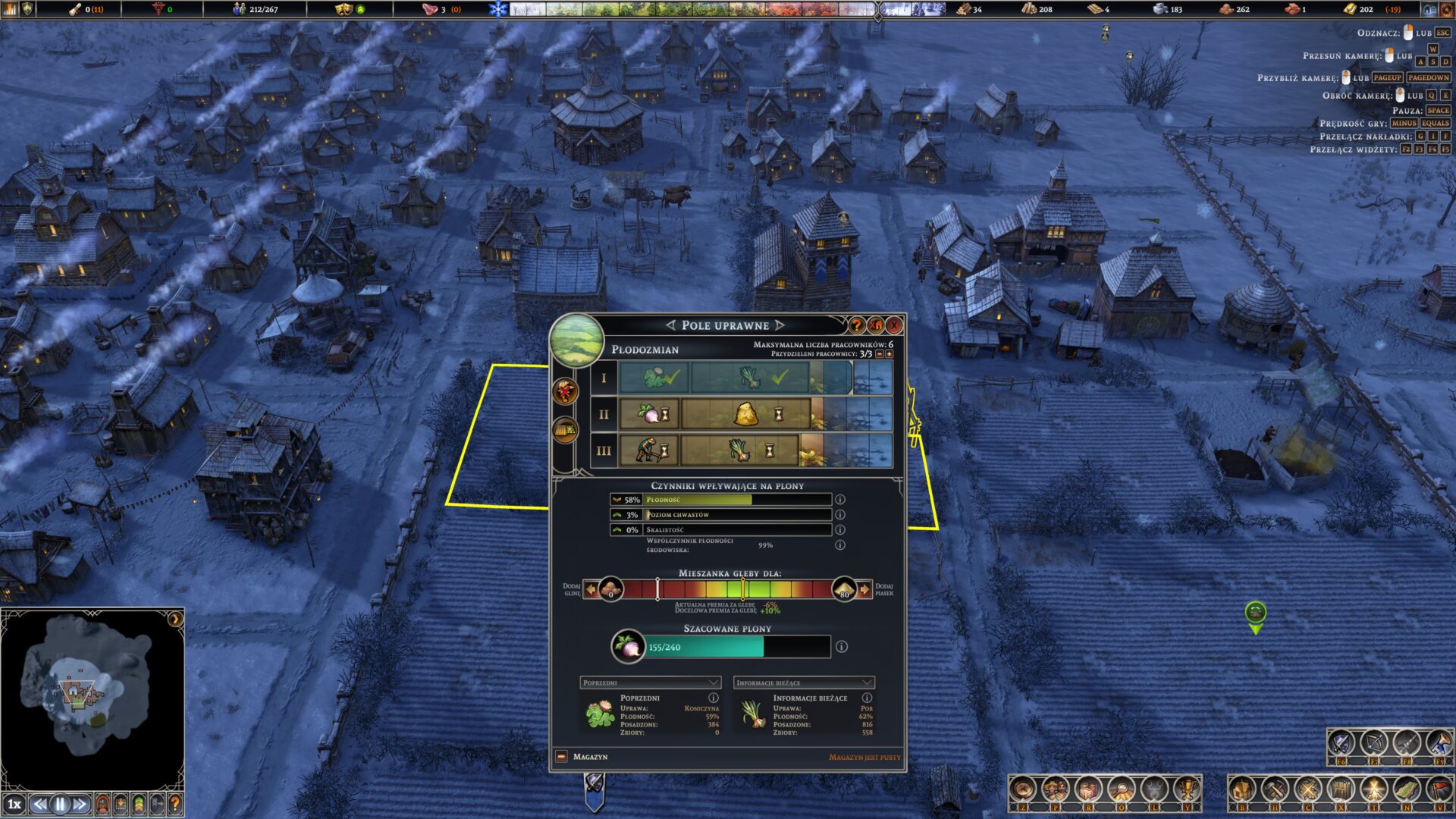
Task: Collapse the Magazyn section
Action: (x=562, y=757)
